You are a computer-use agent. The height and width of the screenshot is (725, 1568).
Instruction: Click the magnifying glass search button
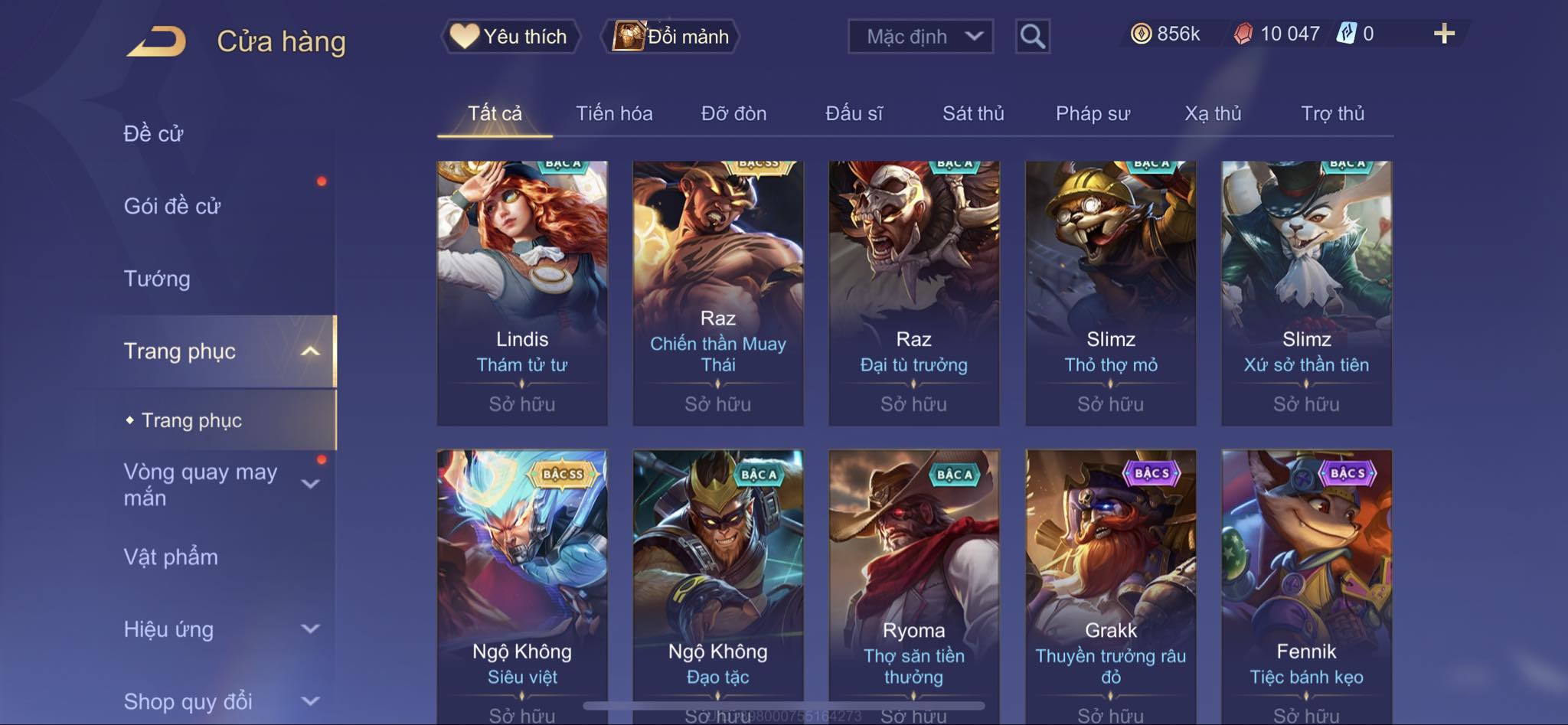1032,36
